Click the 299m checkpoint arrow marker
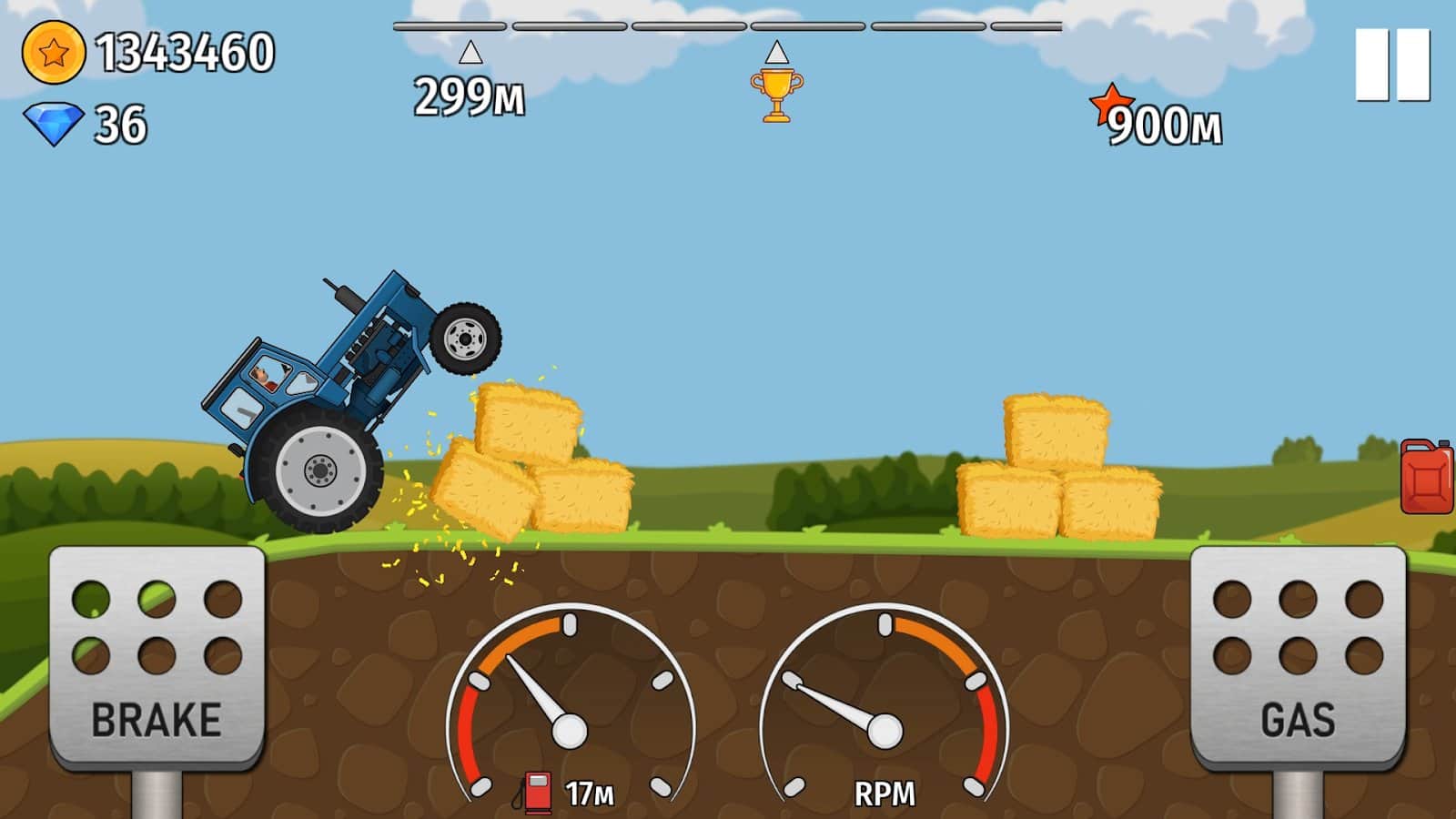 [x=470, y=55]
